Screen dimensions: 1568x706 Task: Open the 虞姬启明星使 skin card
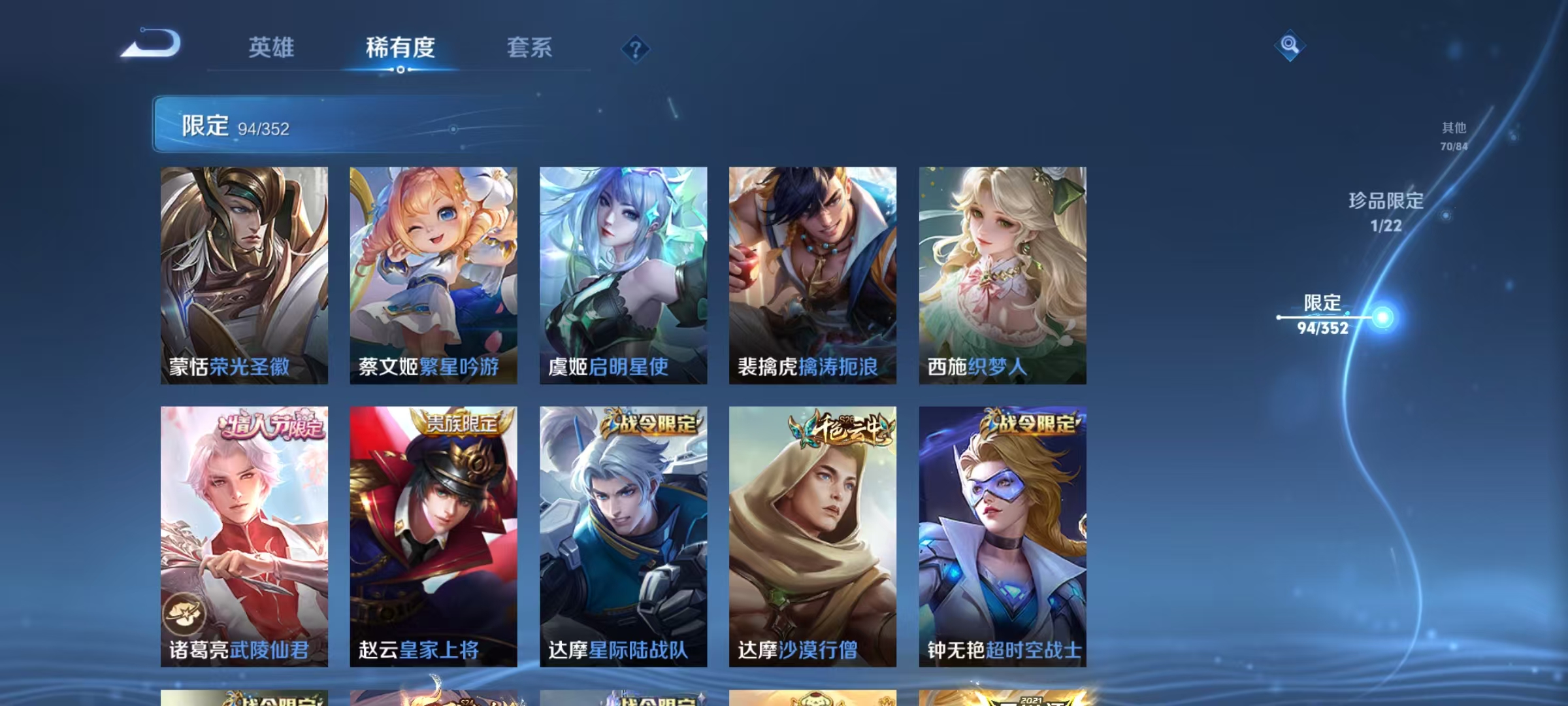(x=622, y=275)
